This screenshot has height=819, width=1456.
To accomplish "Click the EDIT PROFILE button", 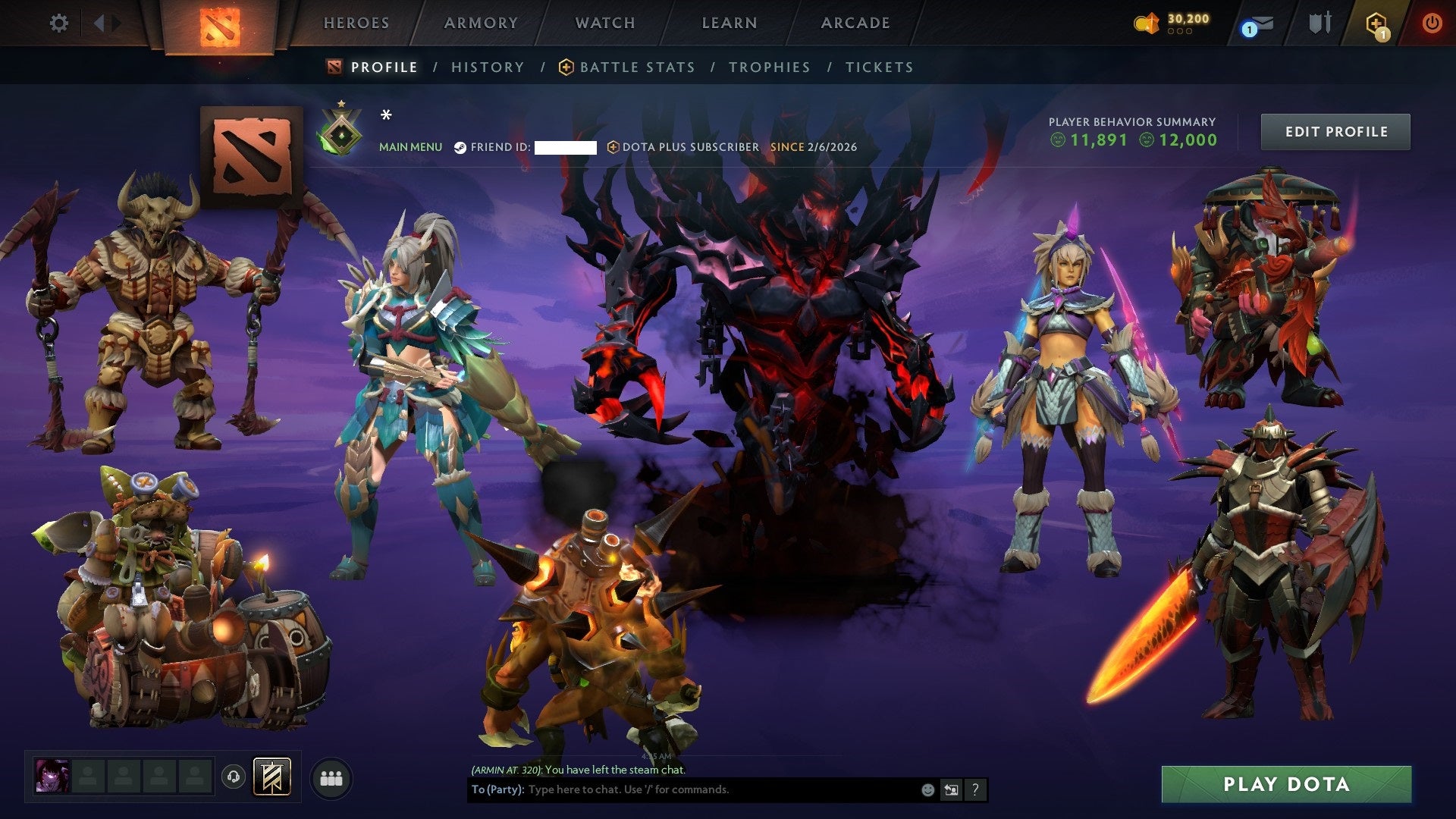I will click(x=1335, y=130).
